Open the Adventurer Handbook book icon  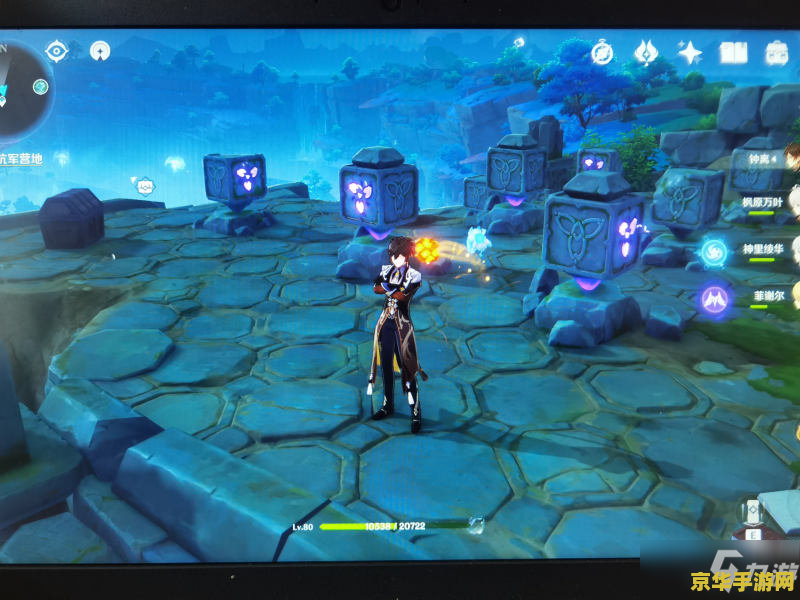tap(733, 53)
